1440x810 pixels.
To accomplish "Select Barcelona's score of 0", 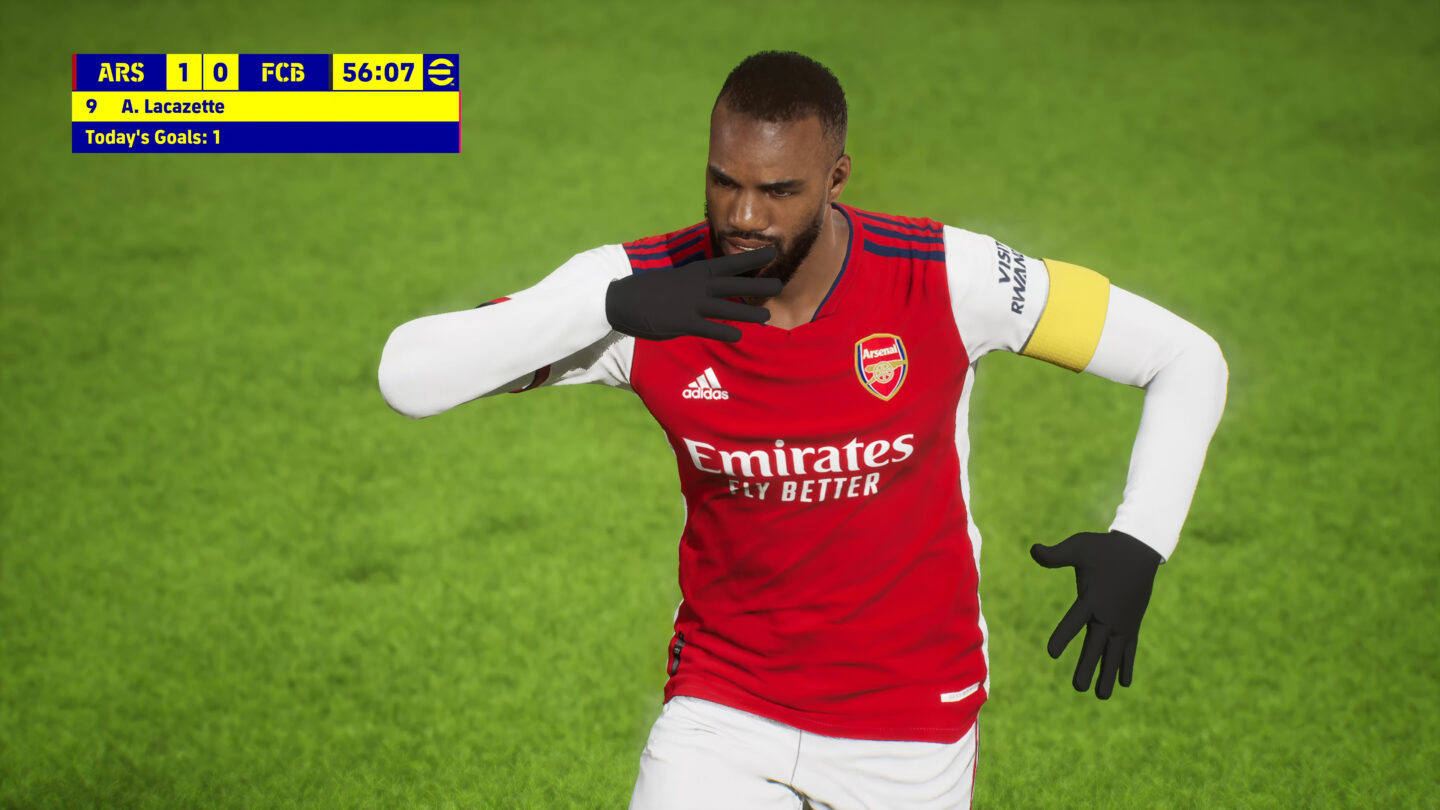I will 222,71.
